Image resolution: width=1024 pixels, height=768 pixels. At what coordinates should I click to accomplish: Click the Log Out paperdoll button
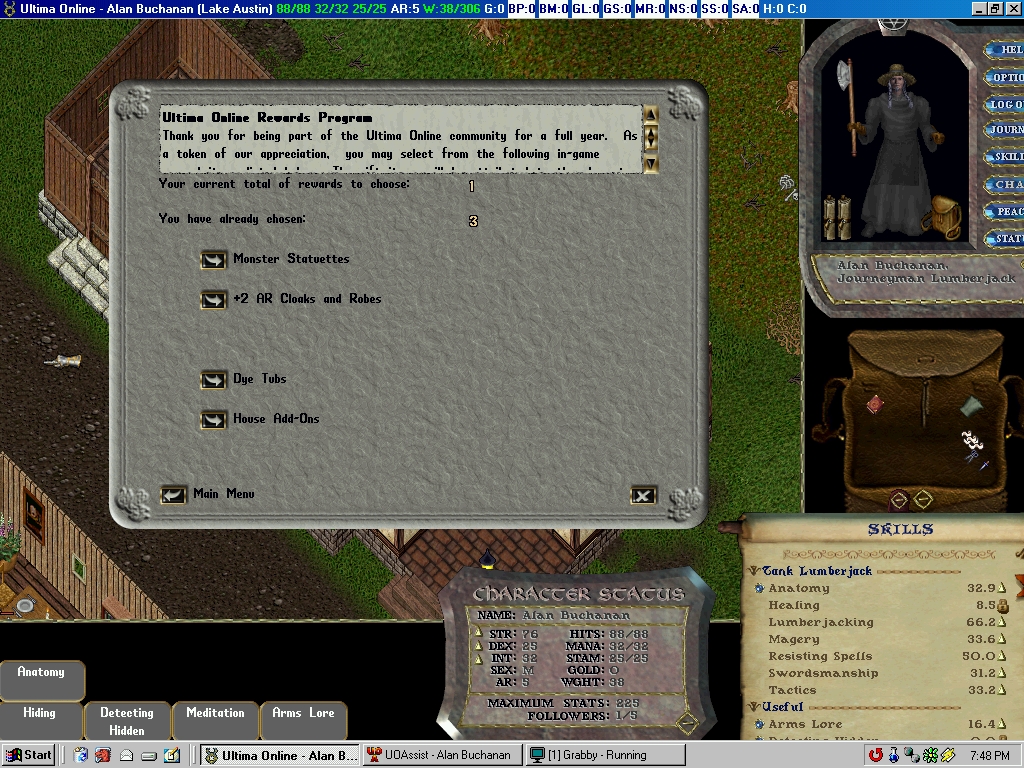[x=1004, y=104]
